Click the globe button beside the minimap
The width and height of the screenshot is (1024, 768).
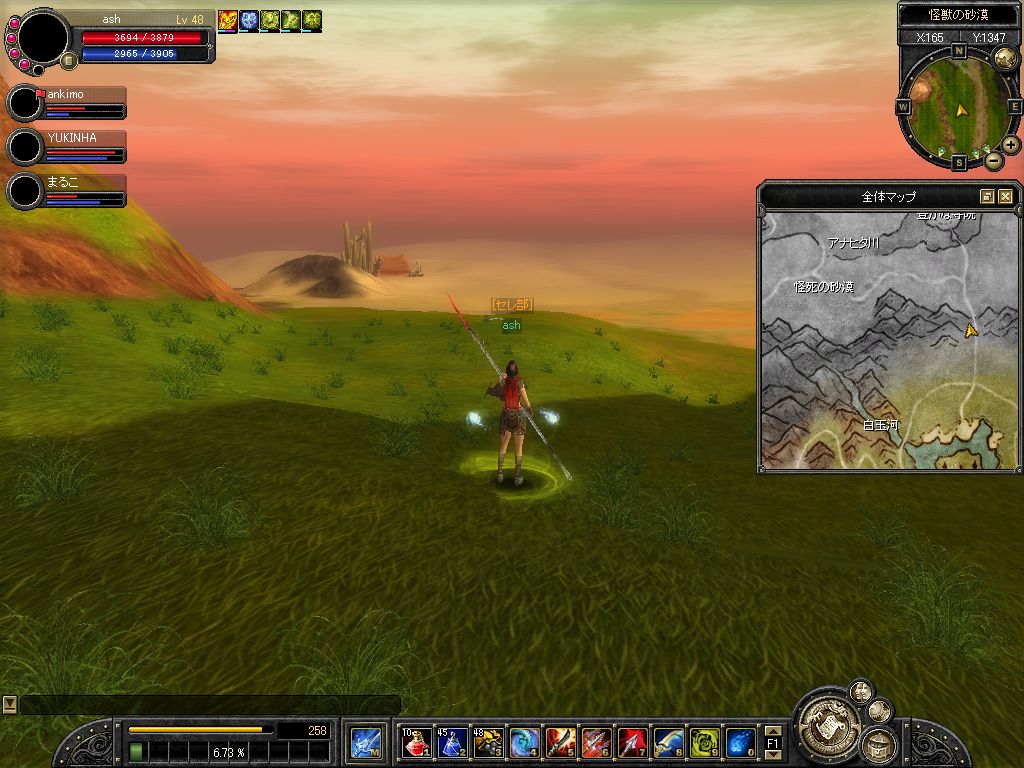(x=1005, y=59)
